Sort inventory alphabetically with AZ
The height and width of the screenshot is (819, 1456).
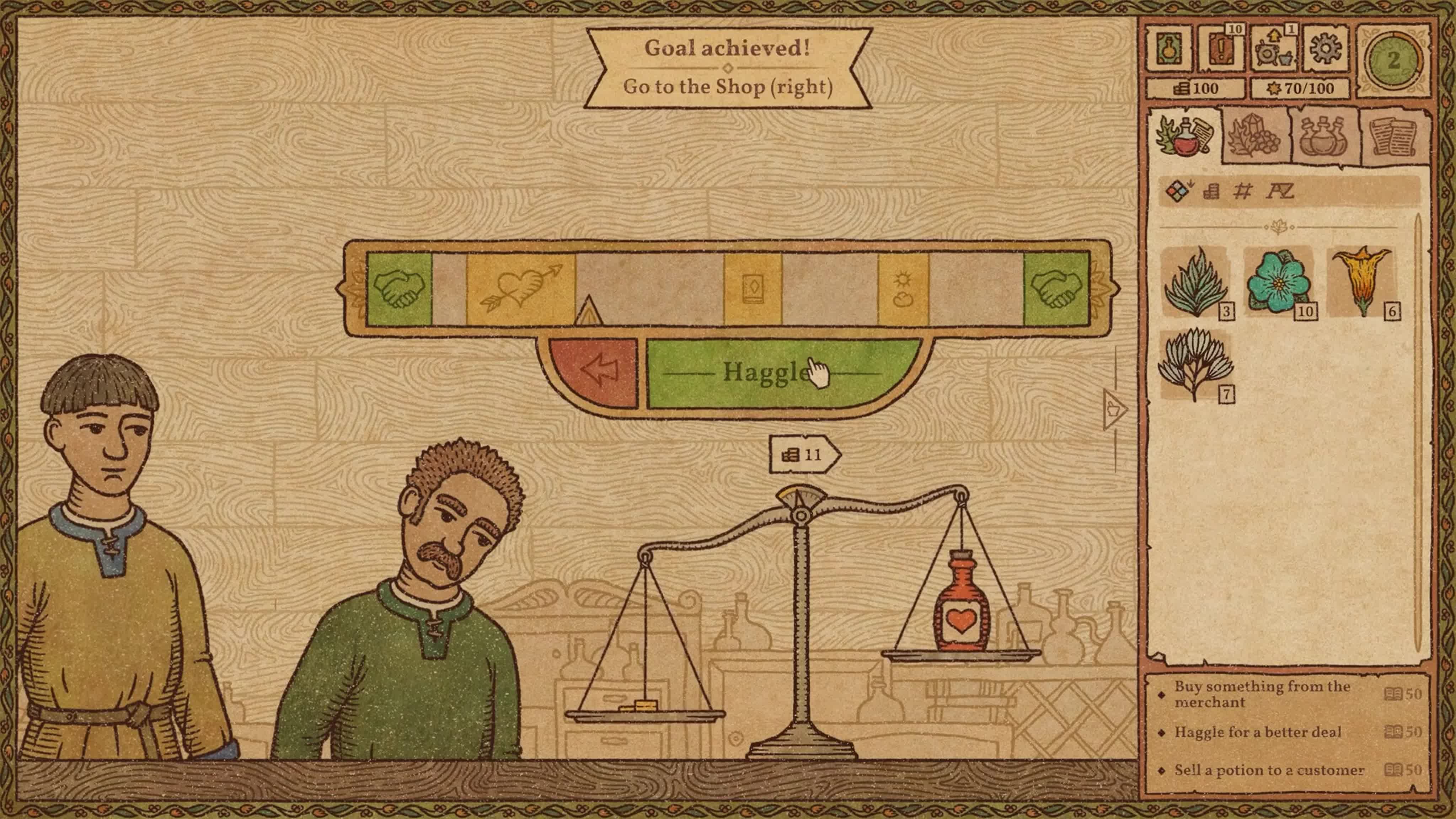1279,192
